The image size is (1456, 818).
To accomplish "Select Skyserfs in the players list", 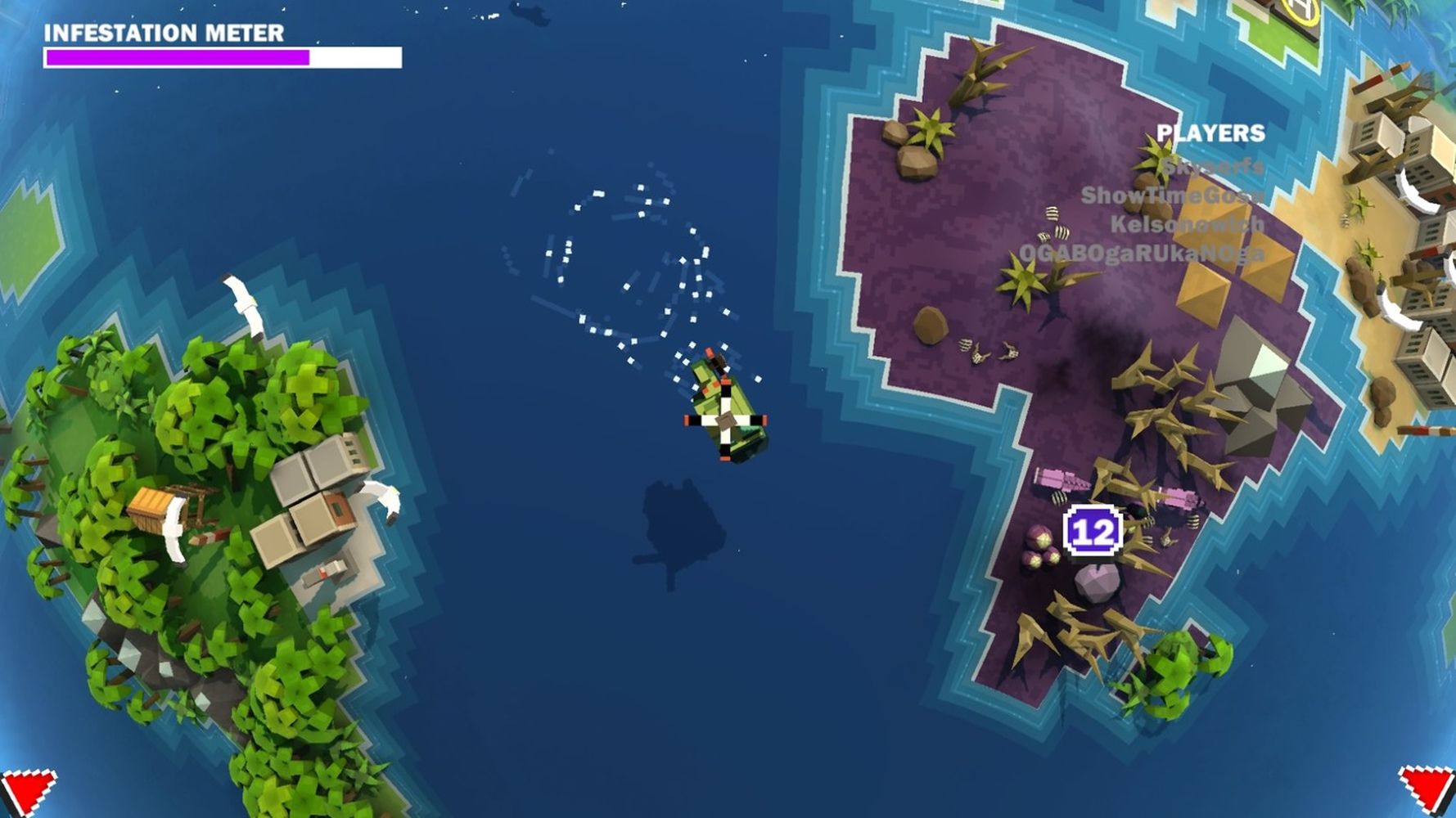I will pyautogui.click(x=1213, y=167).
